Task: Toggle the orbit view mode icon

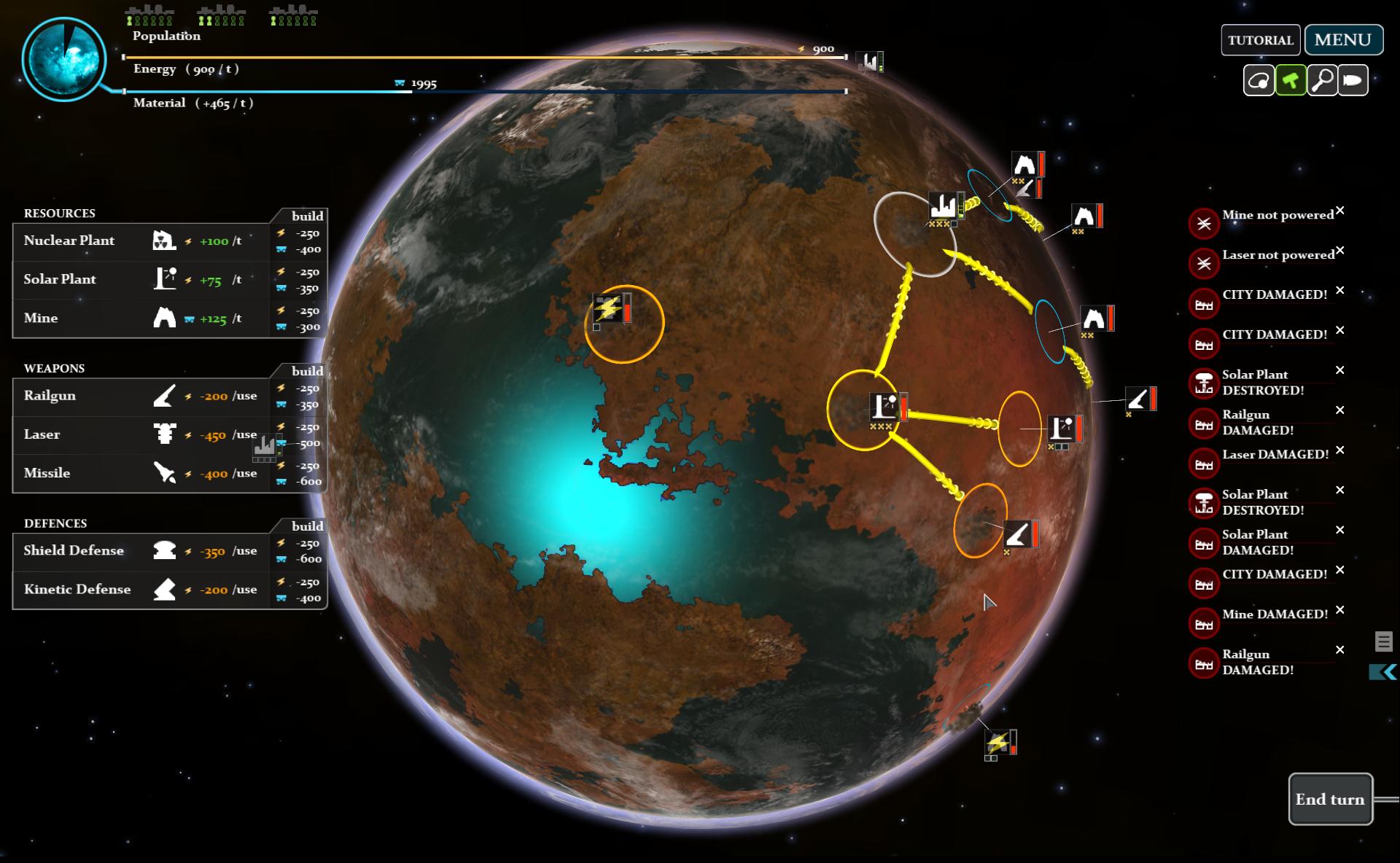Action: [1258, 80]
